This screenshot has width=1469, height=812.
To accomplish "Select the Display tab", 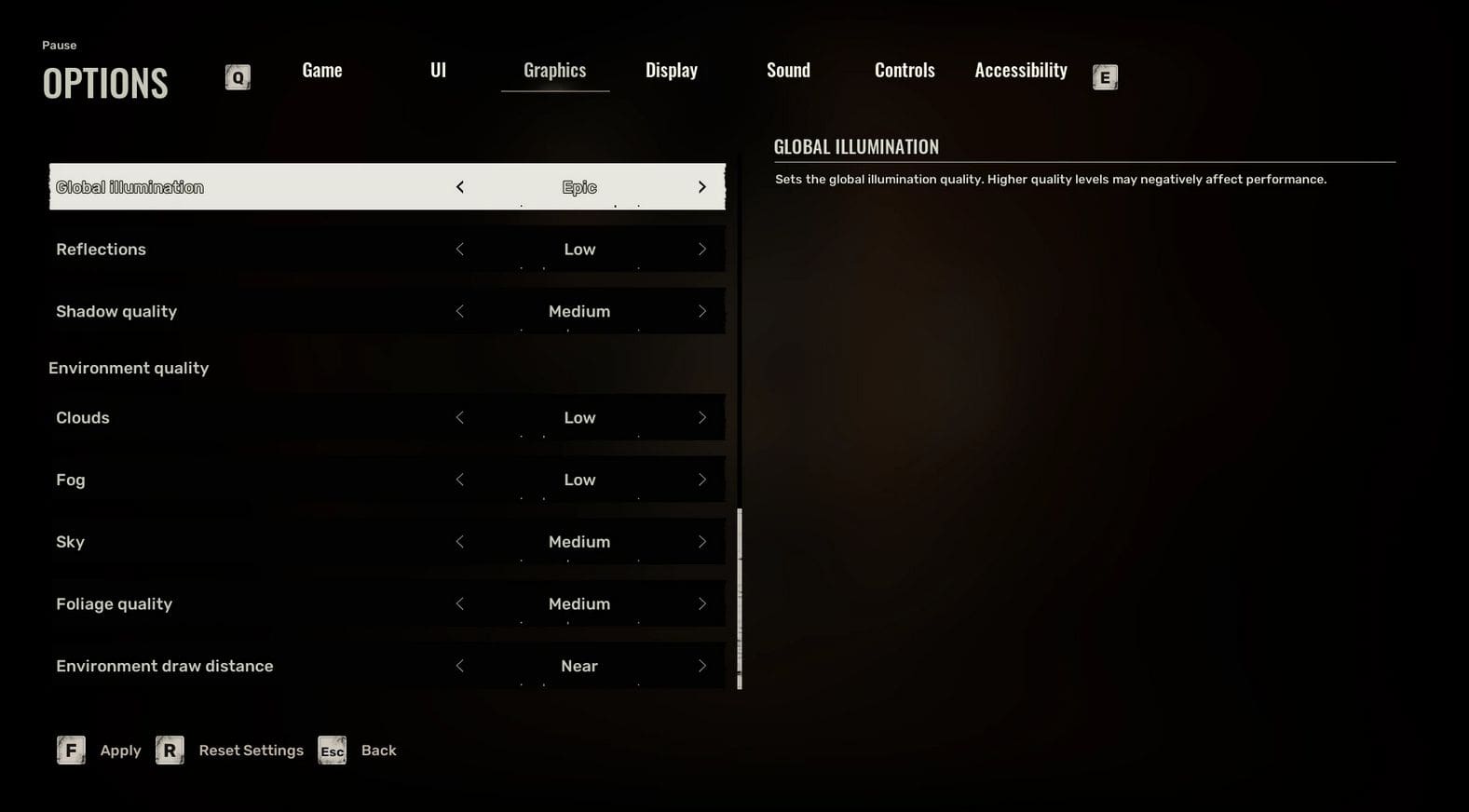I will pyautogui.click(x=671, y=71).
